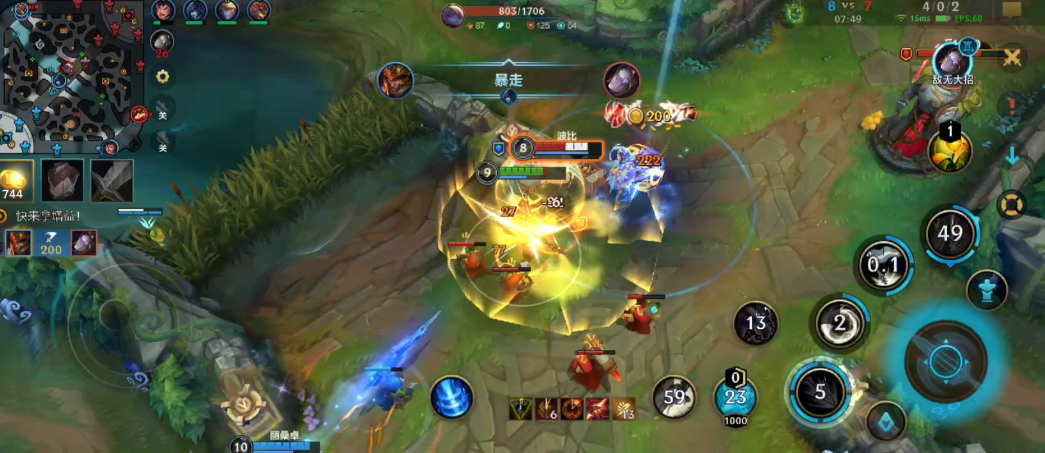The image size is (1045, 453).
Task: Cast the ability showing 5 cooldown
Action: click(x=820, y=391)
